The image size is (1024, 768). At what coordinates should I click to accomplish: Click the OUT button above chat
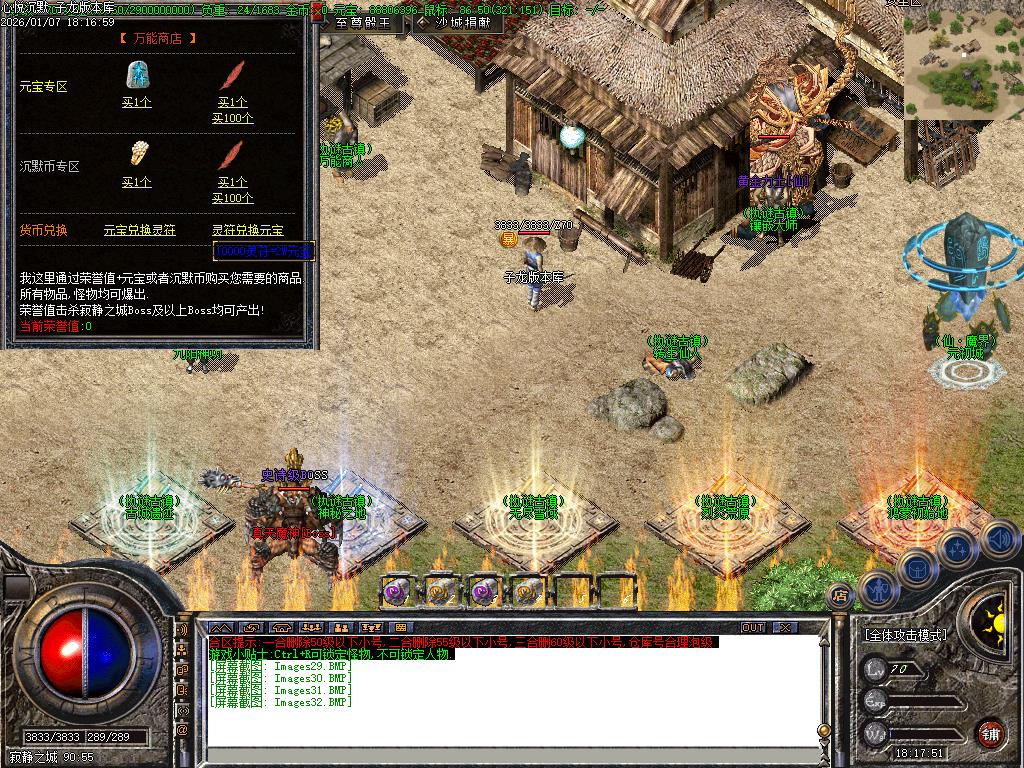(752, 628)
